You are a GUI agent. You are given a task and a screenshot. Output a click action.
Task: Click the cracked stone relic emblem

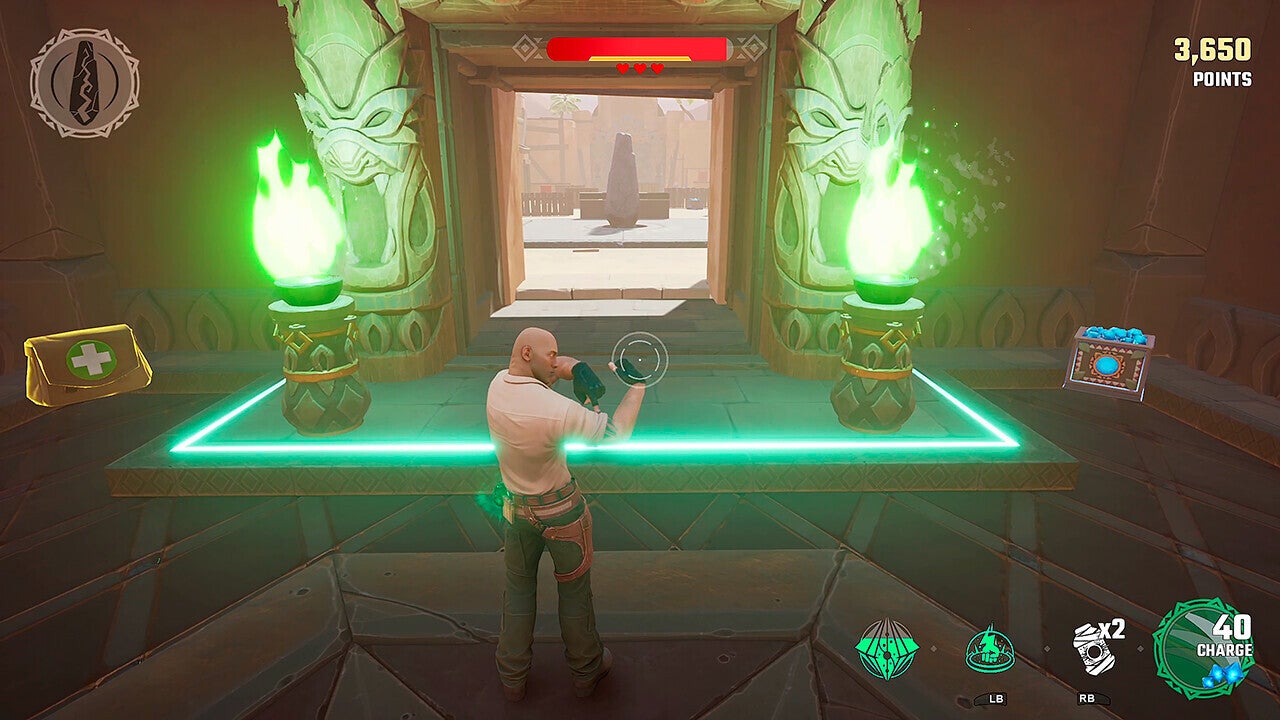coord(84,82)
